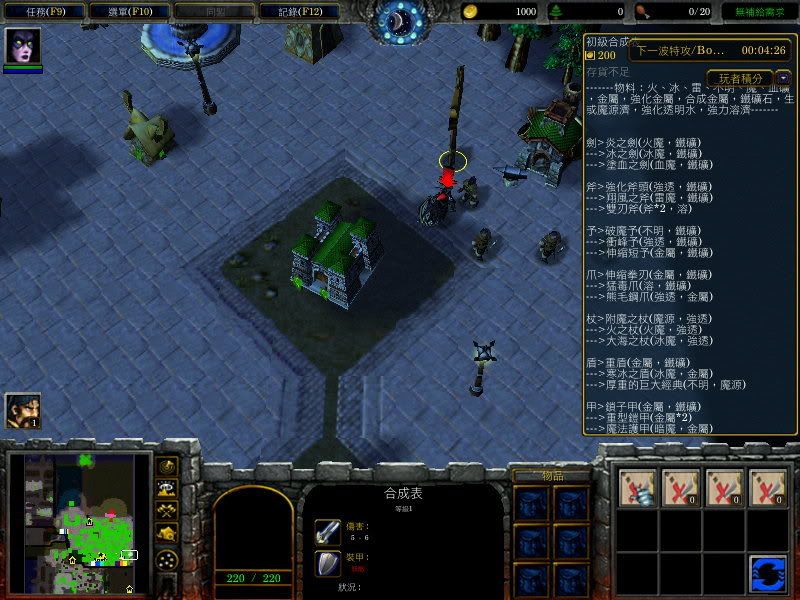Click the blue swirl command button
Screen dimensions: 800x600
[x=766, y=576]
